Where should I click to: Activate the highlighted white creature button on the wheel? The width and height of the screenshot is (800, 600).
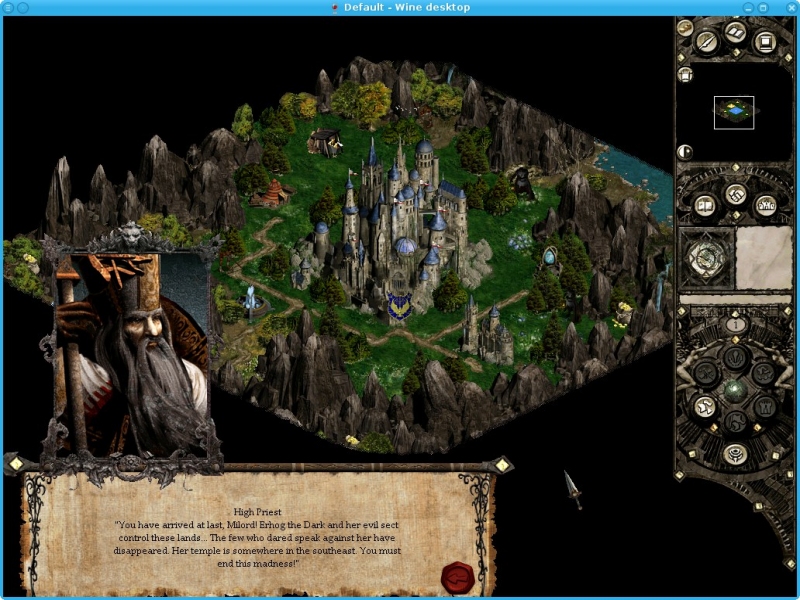pos(703,406)
